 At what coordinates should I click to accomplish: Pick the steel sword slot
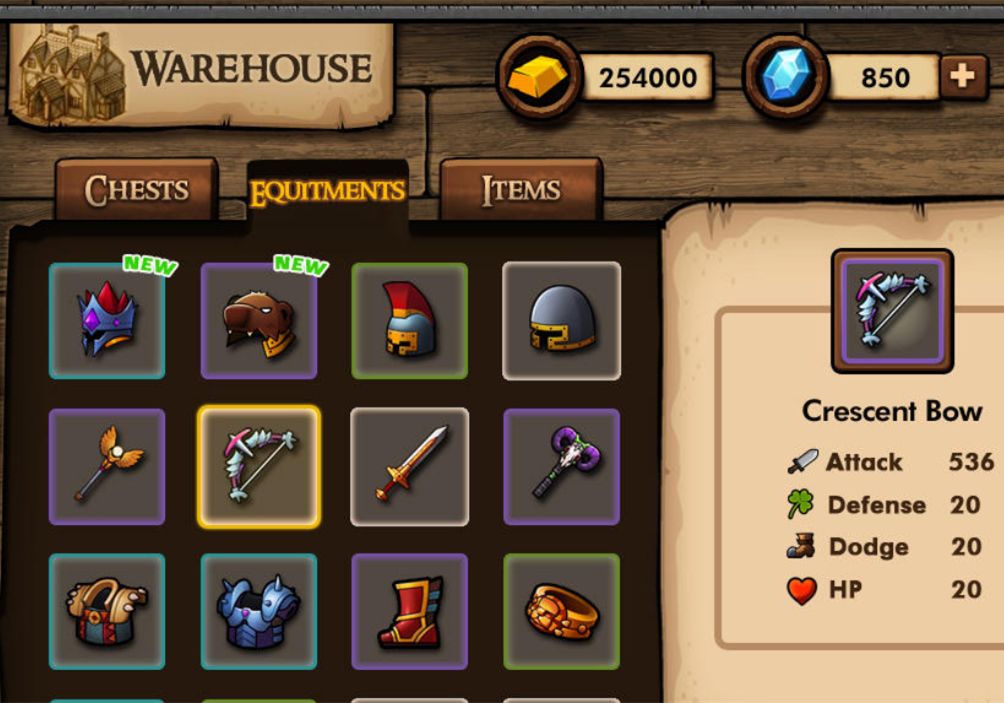point(410,466)
